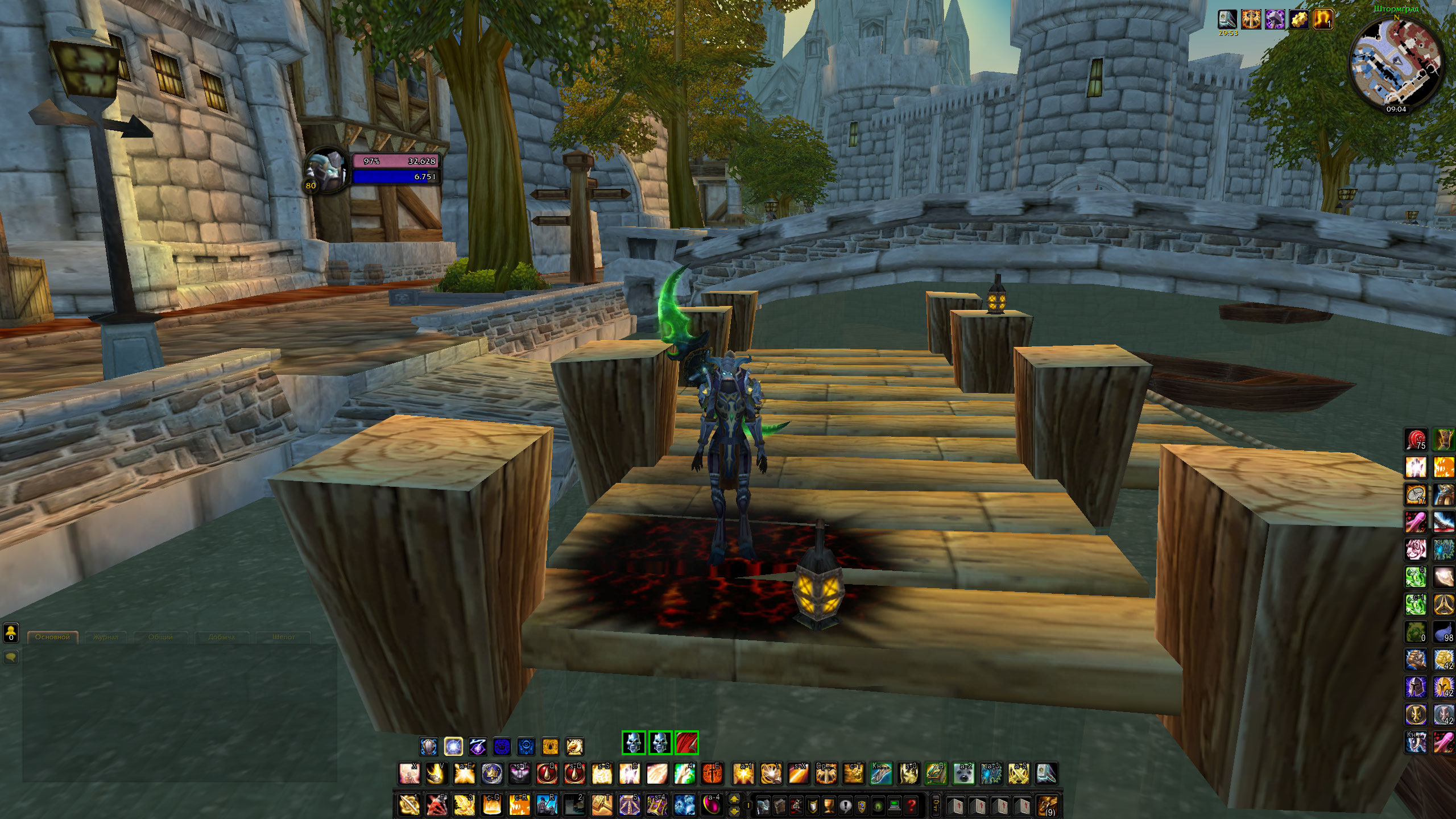Open the Добыча chat tab
1456x819 pixels.
221,637
